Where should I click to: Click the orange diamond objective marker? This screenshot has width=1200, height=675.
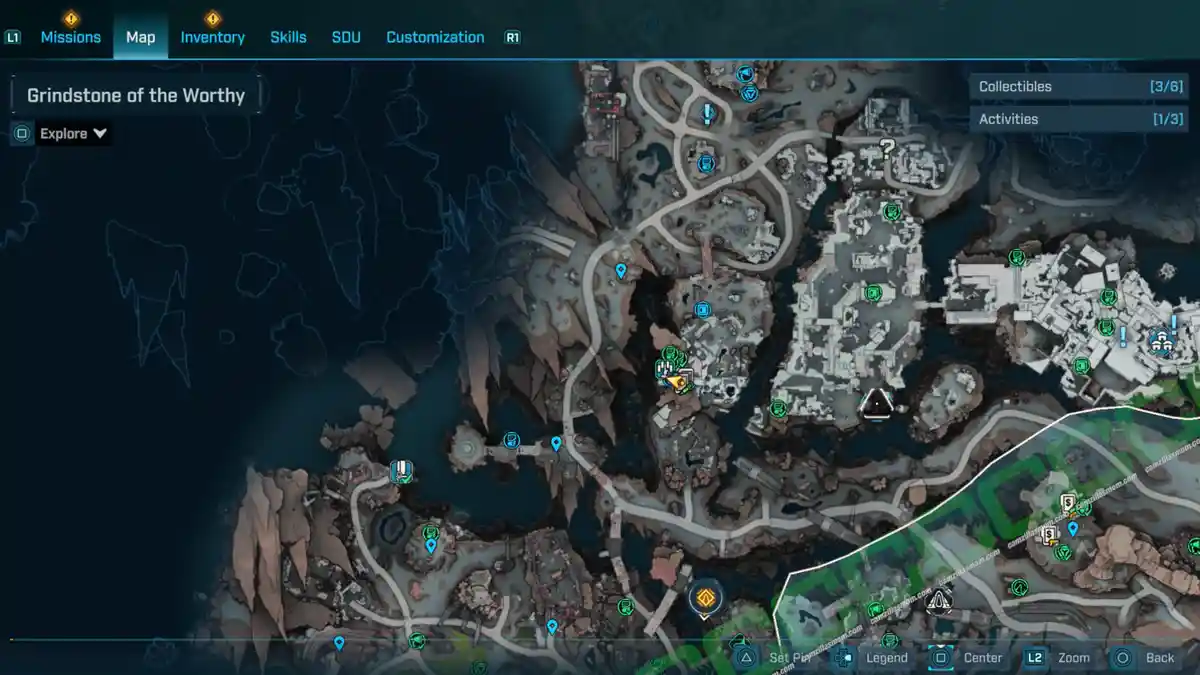[705, 599]
